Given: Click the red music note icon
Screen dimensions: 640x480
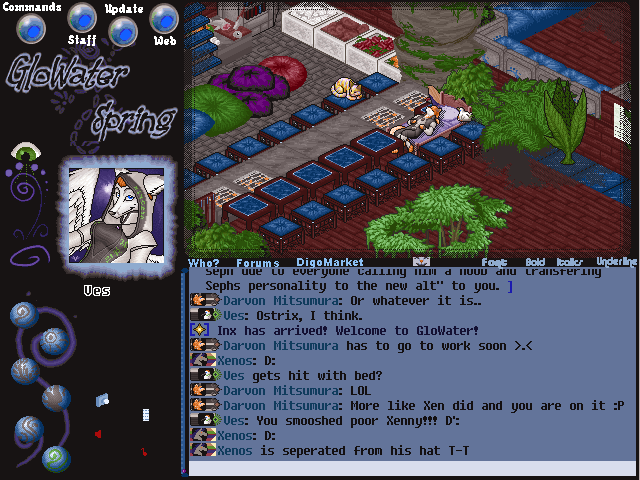Looking at the screenshot, I should (x=144, y=452).
